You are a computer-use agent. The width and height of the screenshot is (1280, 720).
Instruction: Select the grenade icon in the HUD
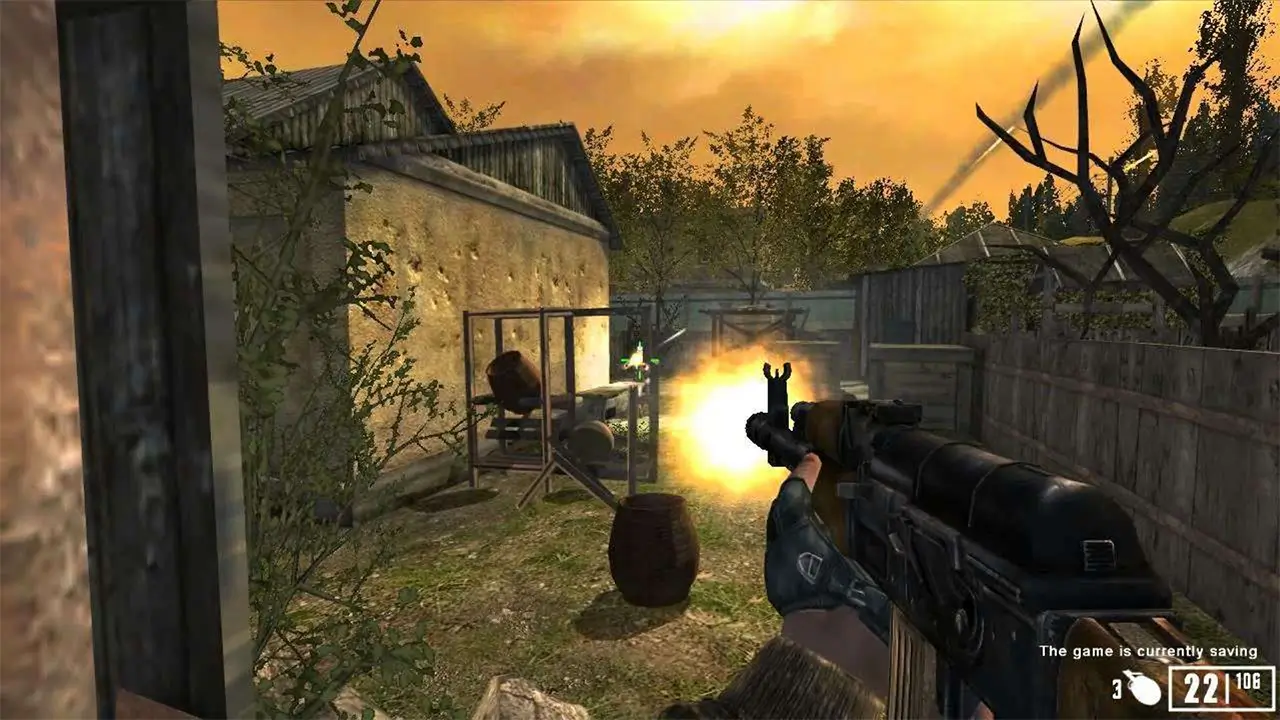[1142, 688]
